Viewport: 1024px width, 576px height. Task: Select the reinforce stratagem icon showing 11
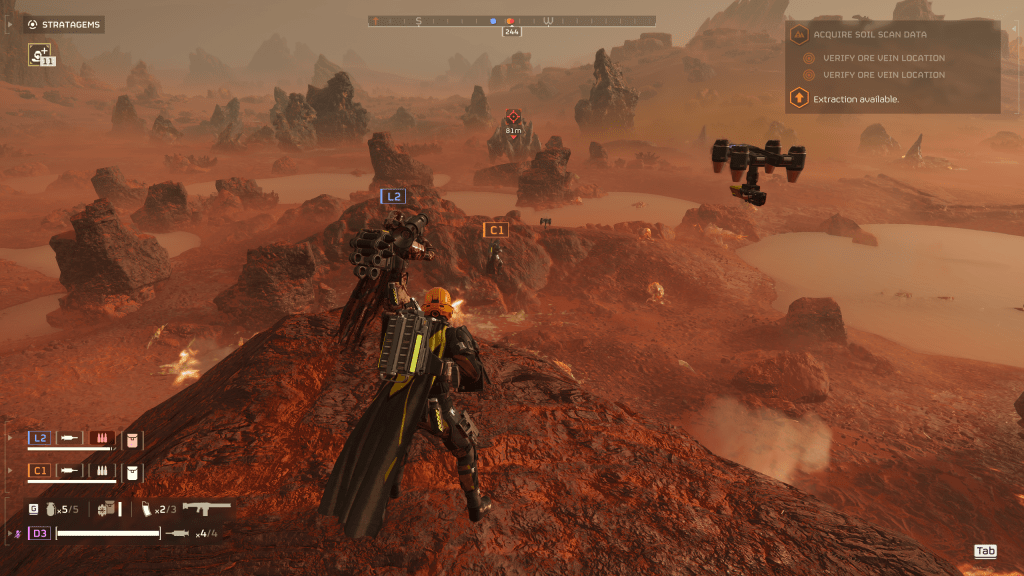41,54
